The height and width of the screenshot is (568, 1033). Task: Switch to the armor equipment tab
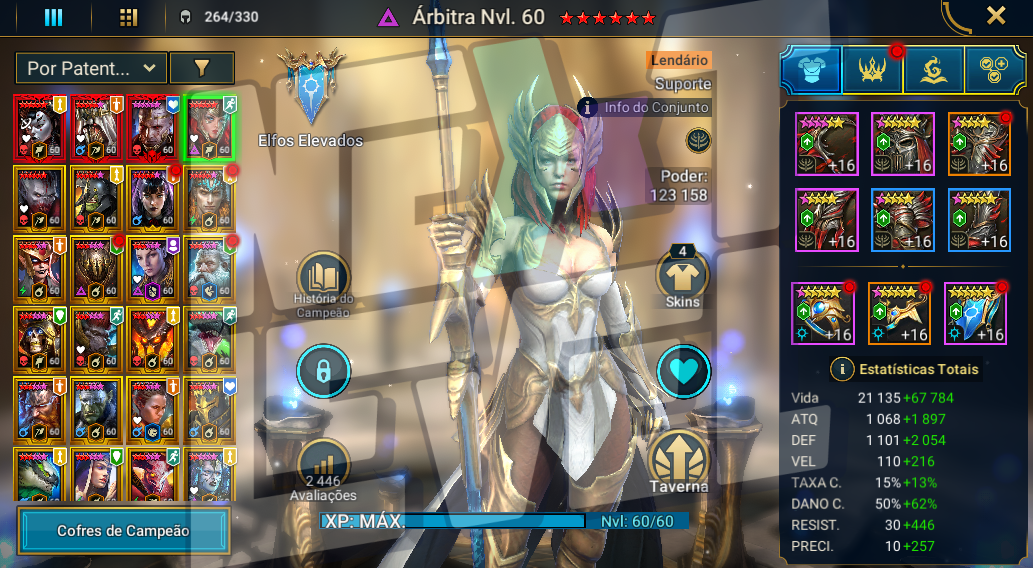[810, 69]
